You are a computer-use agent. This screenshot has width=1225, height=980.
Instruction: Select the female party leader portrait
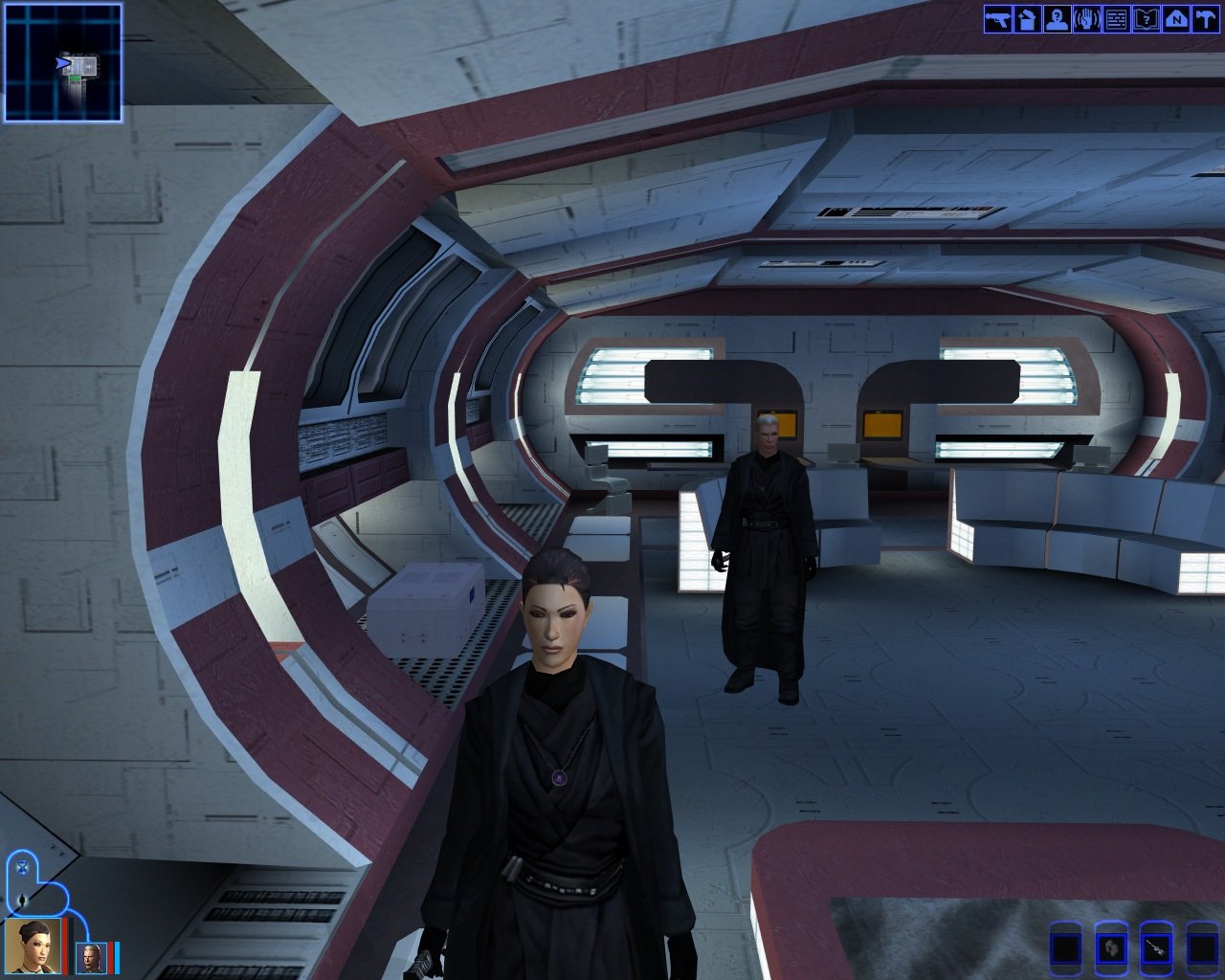point(33,946)
